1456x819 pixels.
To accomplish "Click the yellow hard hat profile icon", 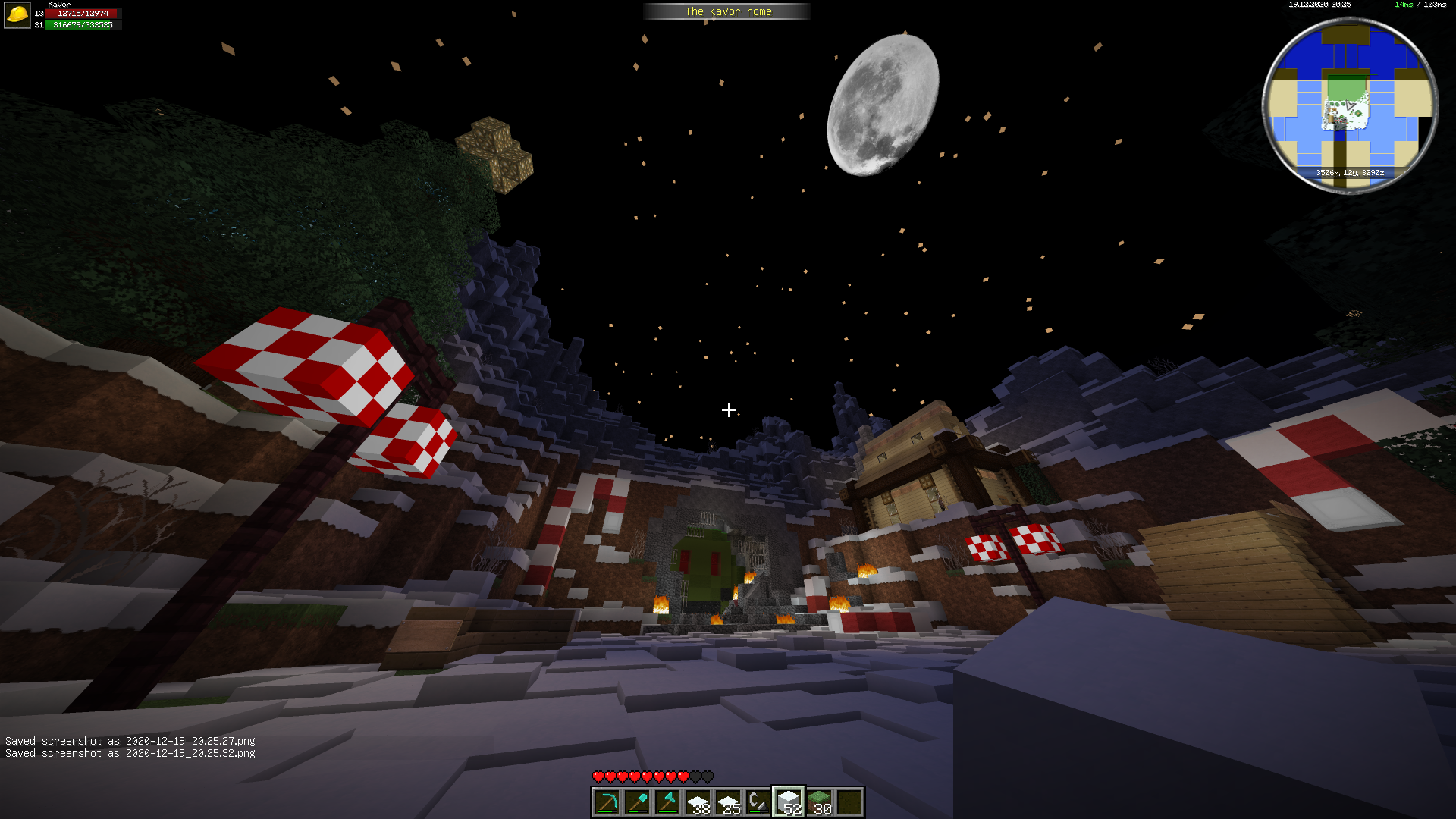I will (x=17, y=15).
